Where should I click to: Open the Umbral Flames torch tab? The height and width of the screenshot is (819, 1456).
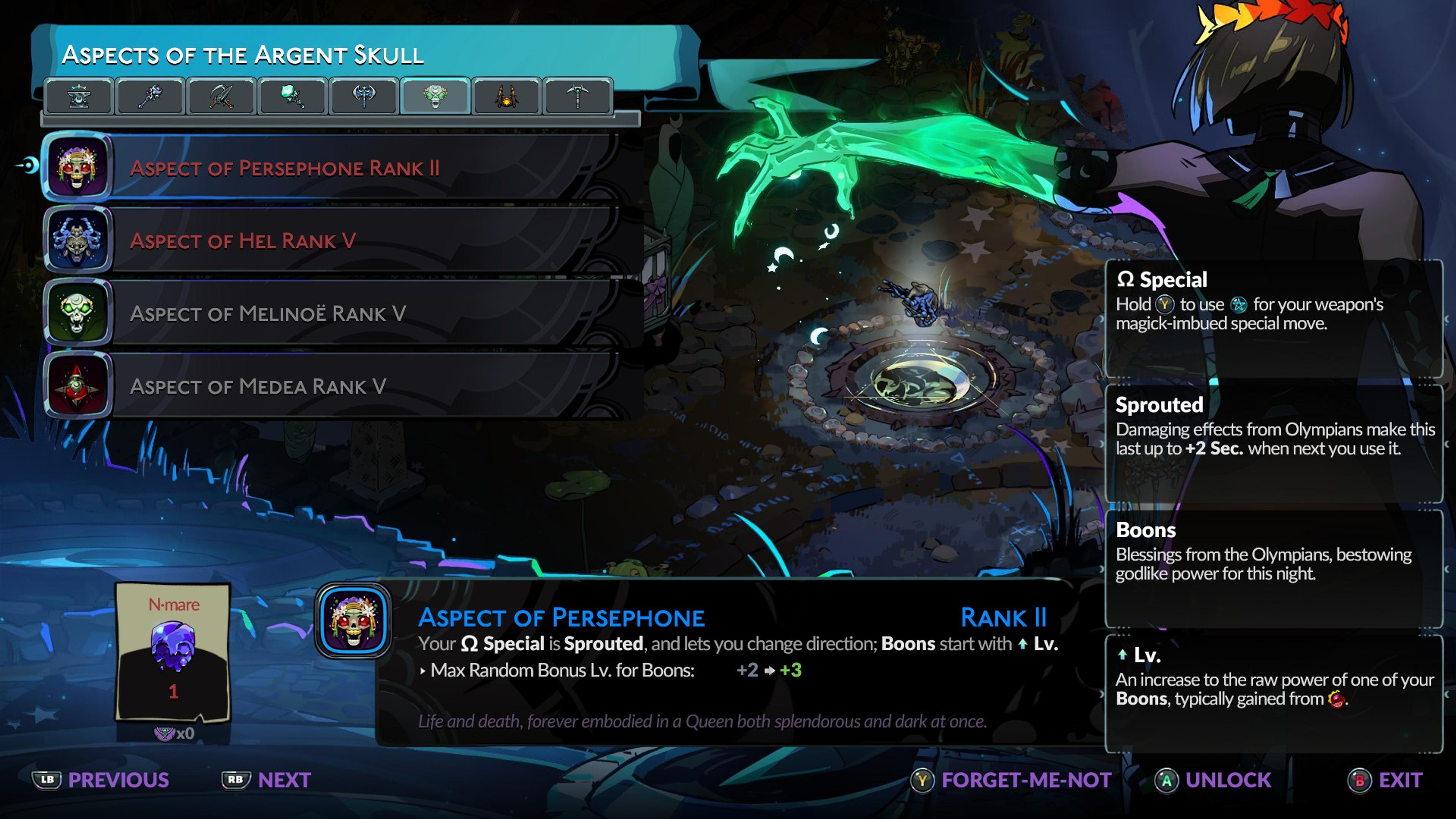click(x=292, y=97)
